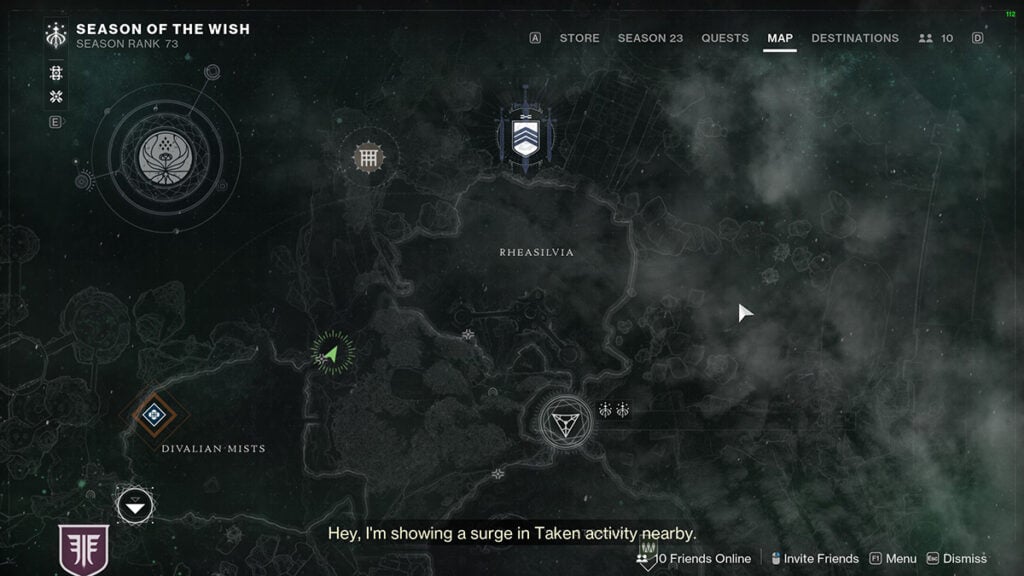The height and width of the screenshot is (576, 1024).
Task: Open the Store tab
Action: (x=579, y=38)
